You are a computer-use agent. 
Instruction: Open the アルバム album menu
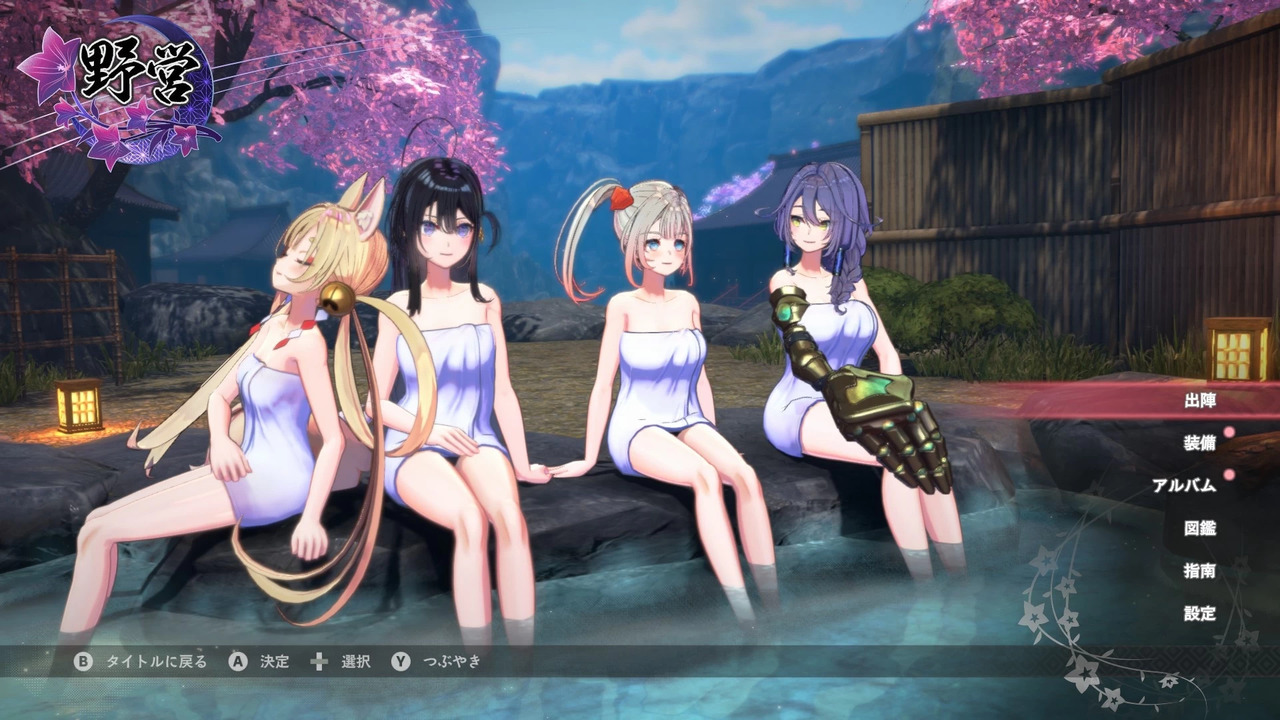(1184, 486)
